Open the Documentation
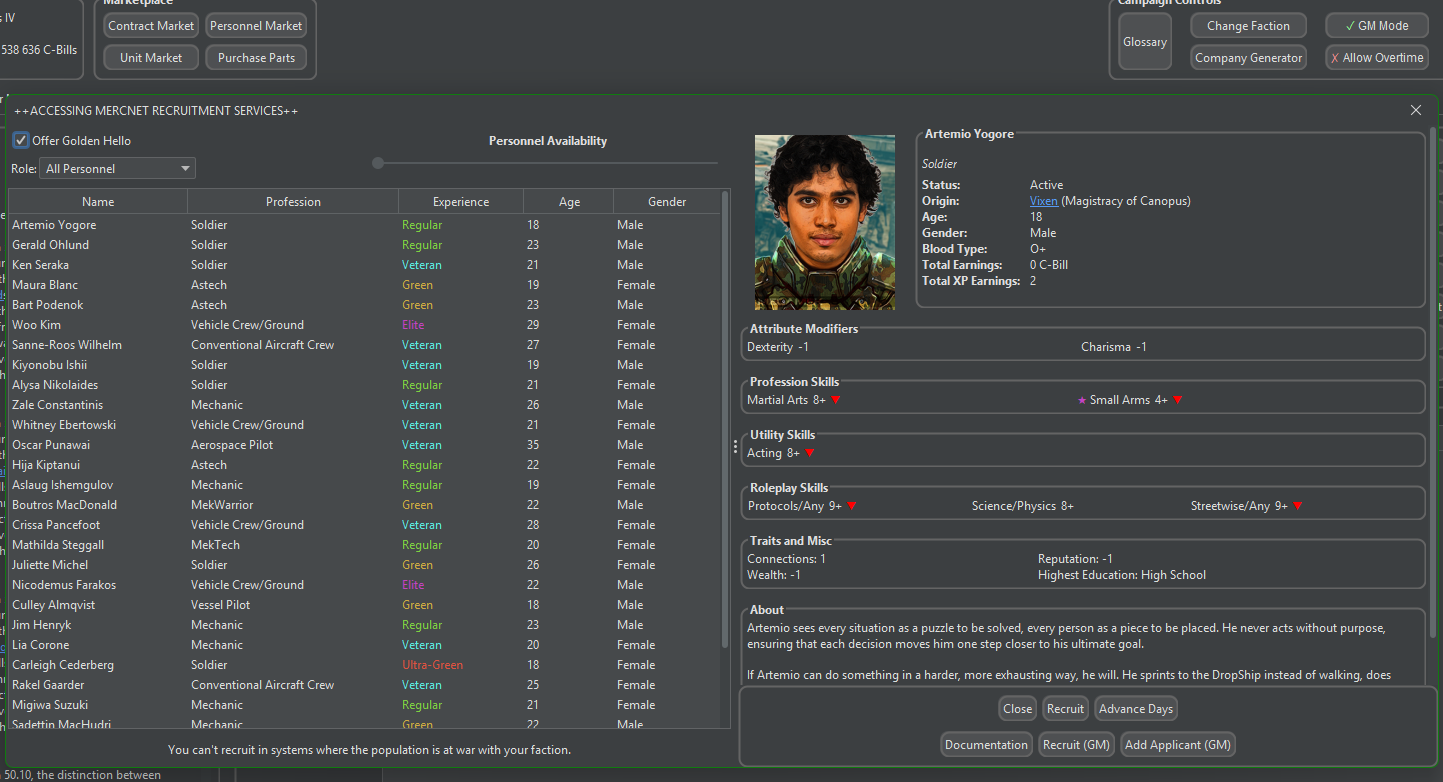Viewport: 1443px width, 782px height. coord(986,744)
